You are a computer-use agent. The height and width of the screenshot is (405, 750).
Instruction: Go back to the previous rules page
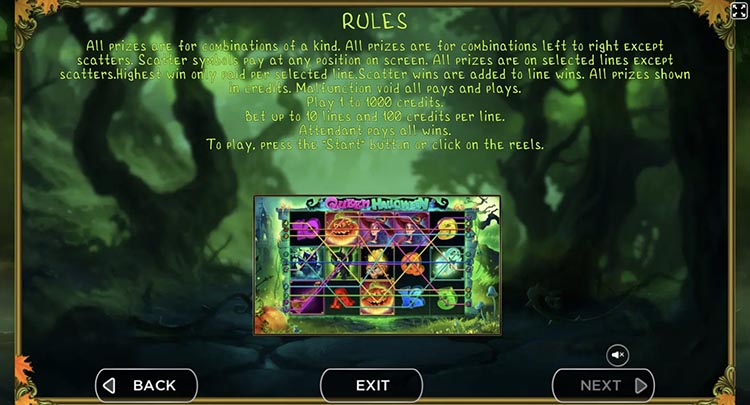(x=146, y=385)
